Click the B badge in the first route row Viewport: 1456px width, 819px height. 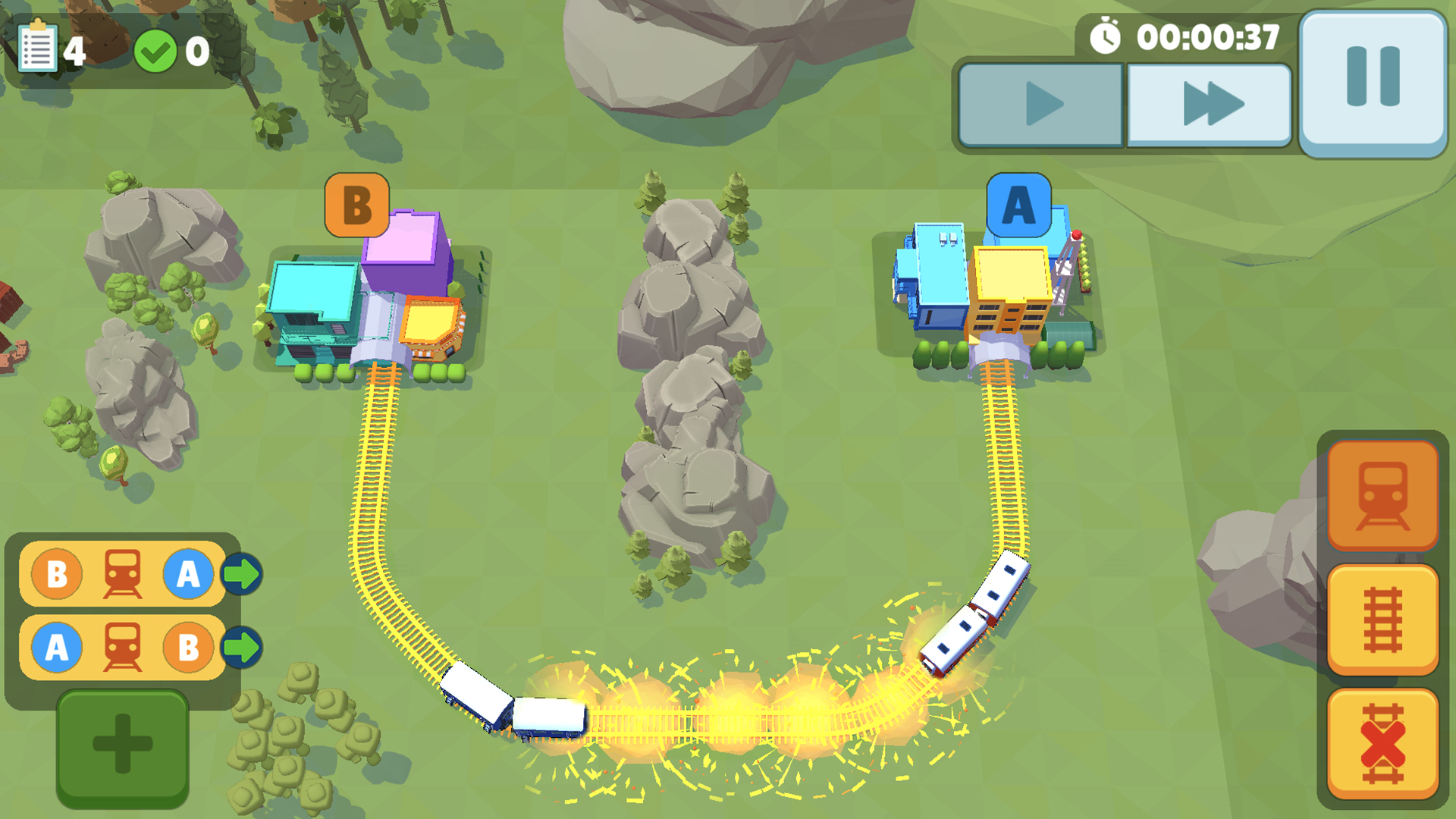coord(55,573)
